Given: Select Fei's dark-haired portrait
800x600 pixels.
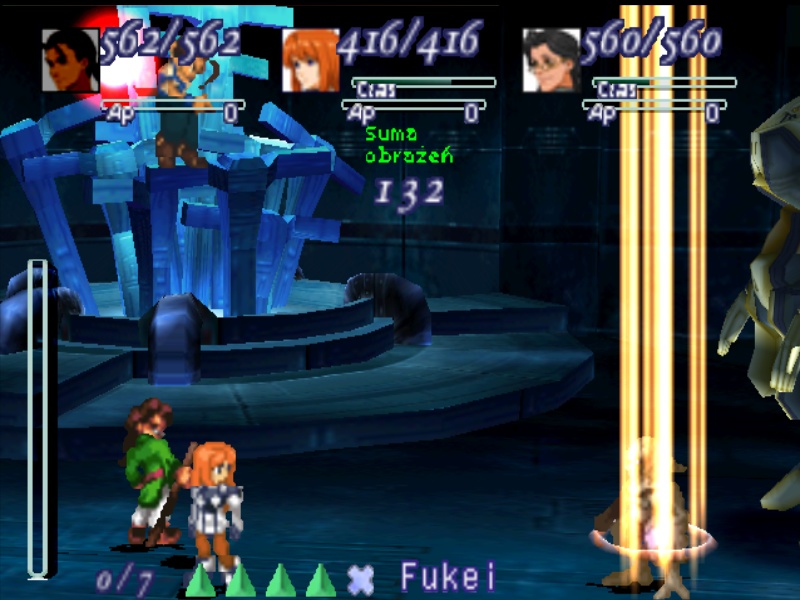Looking at the screenshot, I should click(70, 60).
